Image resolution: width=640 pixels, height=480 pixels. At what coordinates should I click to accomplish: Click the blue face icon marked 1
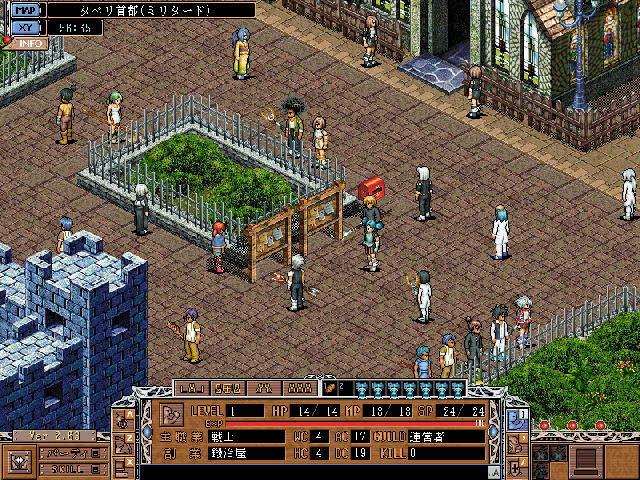pos(516,416)
